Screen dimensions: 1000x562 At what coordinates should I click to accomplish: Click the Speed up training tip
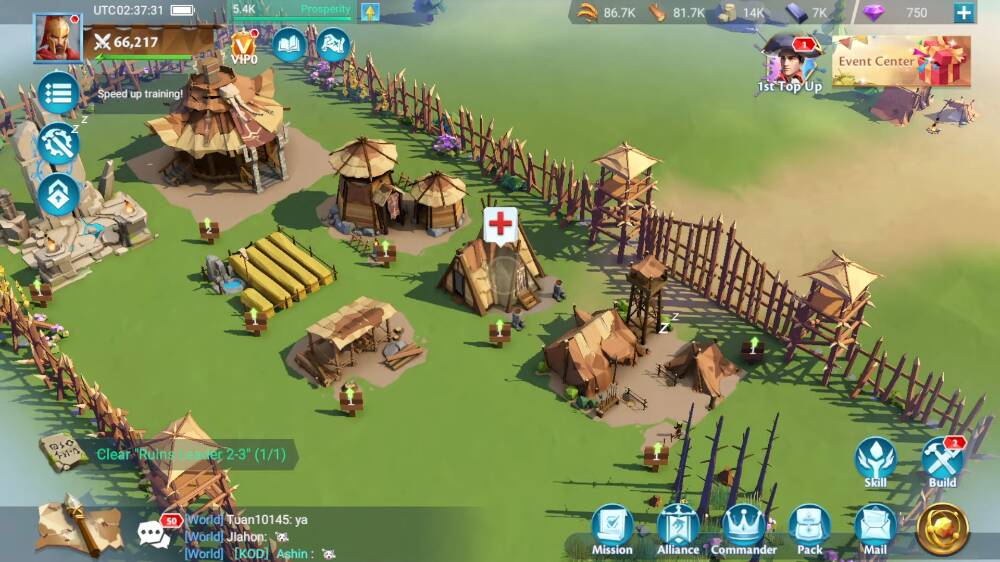[x=140, y=94]
